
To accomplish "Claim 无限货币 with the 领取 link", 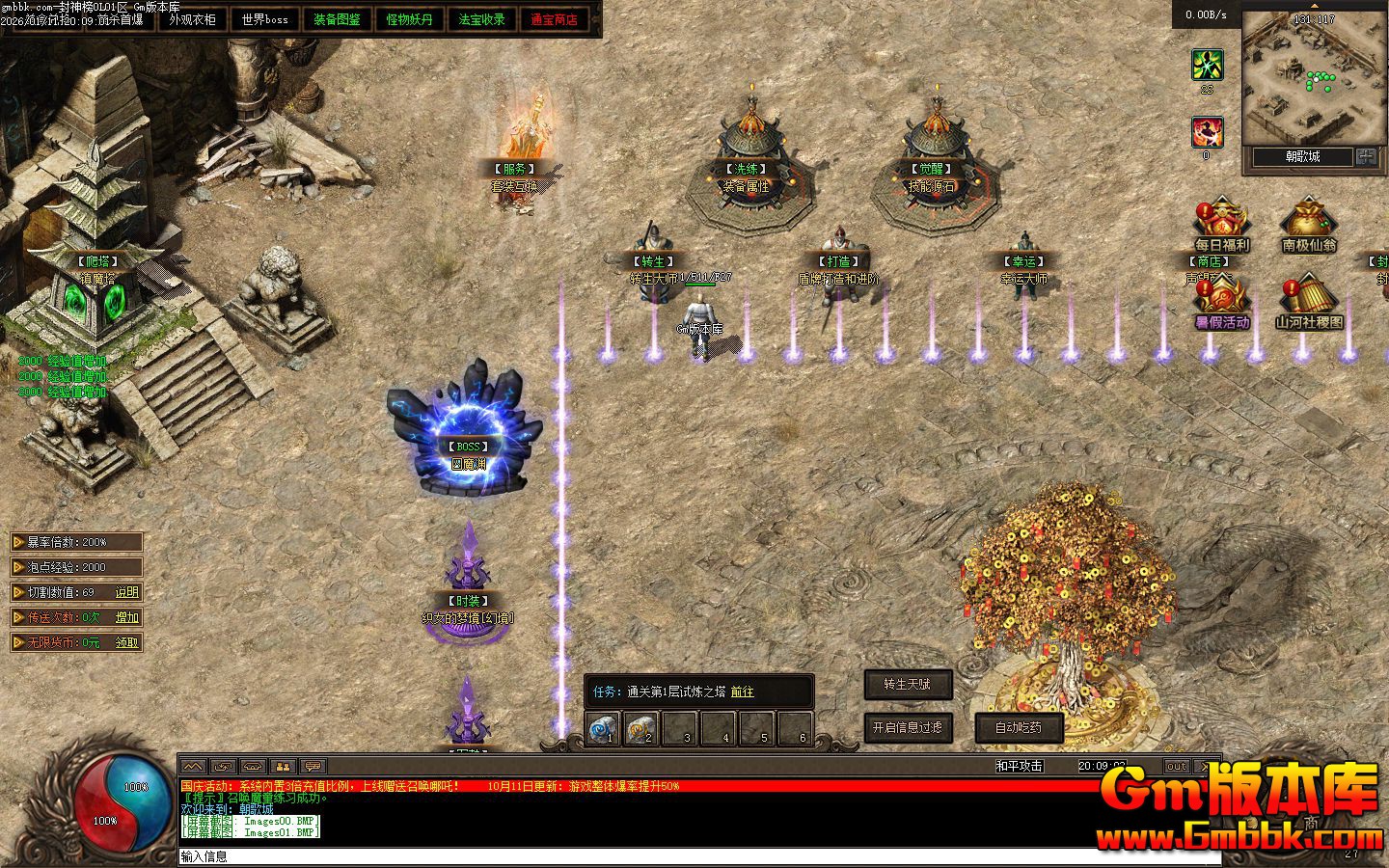I will point(127,642).
